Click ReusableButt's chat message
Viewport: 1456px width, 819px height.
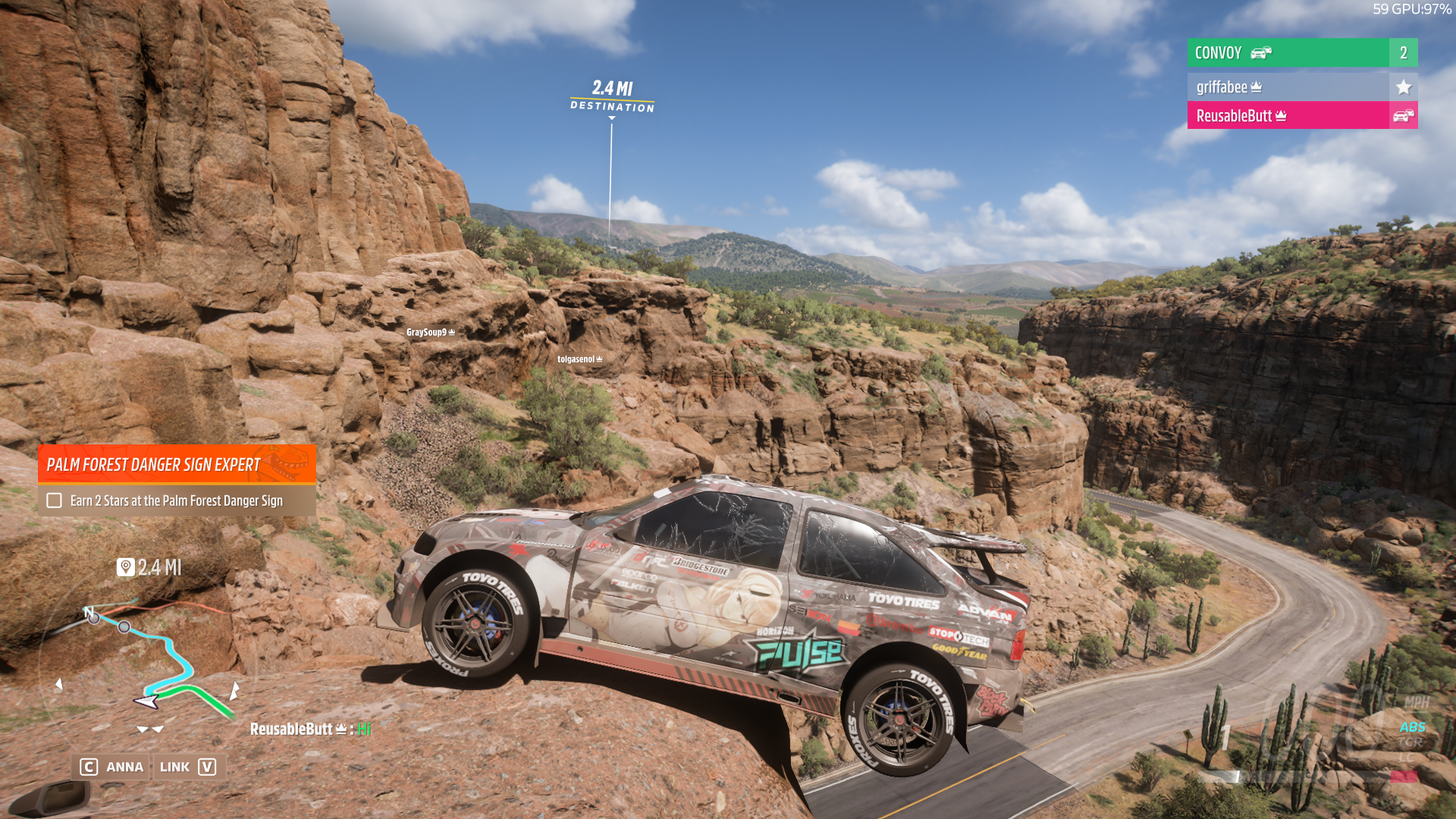point(310,730)
